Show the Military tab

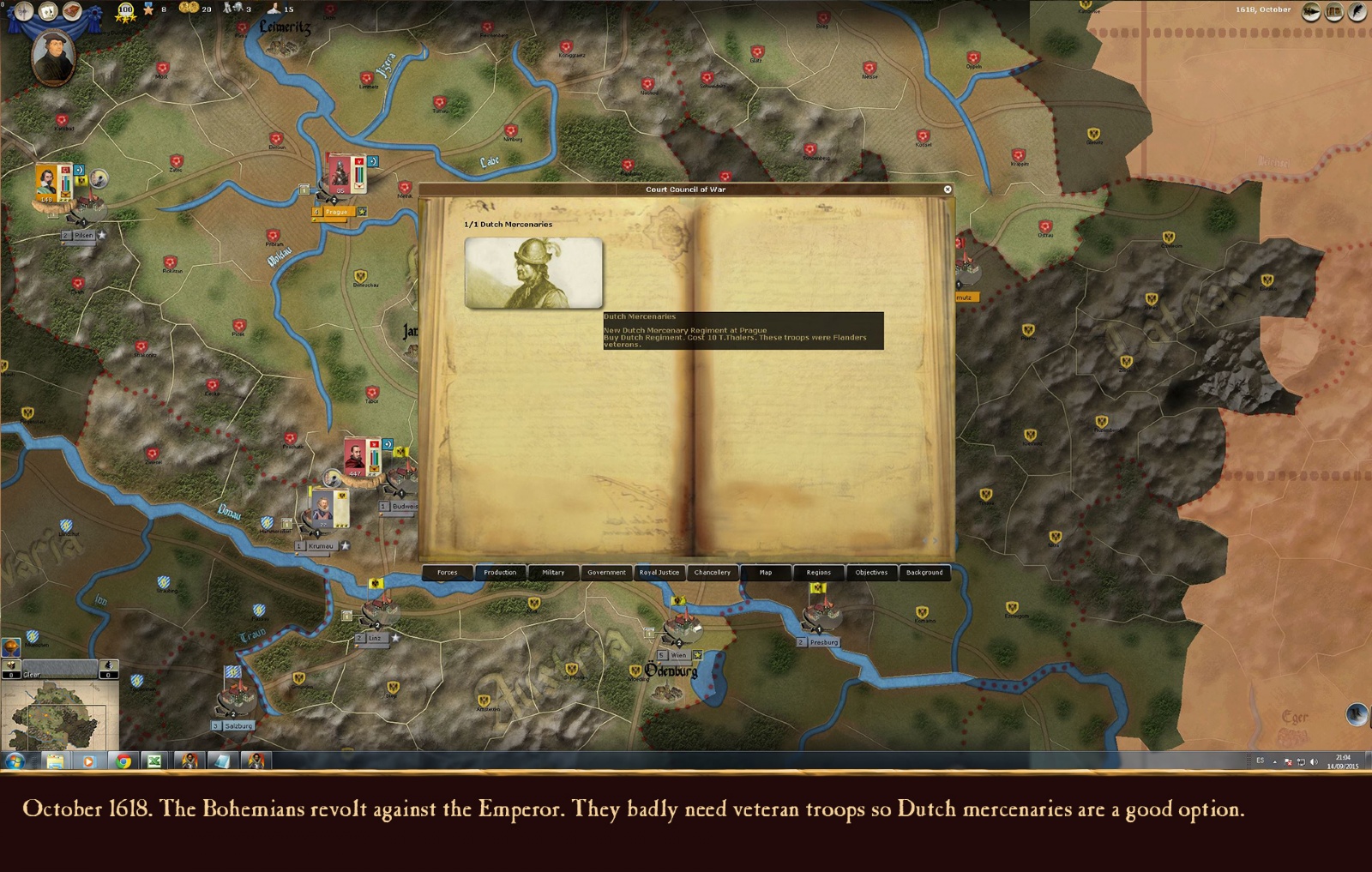tap(553, 573)
